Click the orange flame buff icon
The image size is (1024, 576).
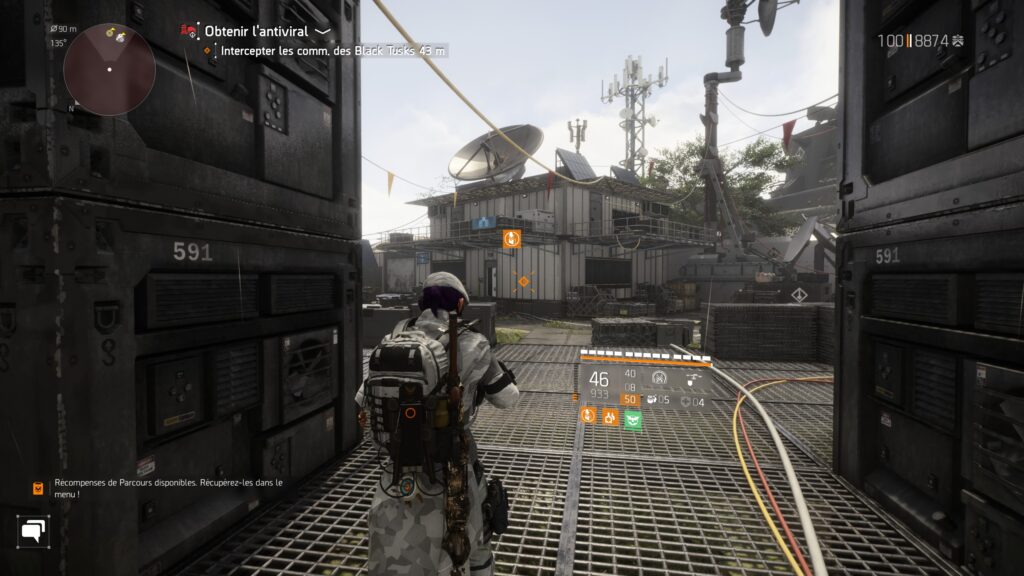click(609, 416)
